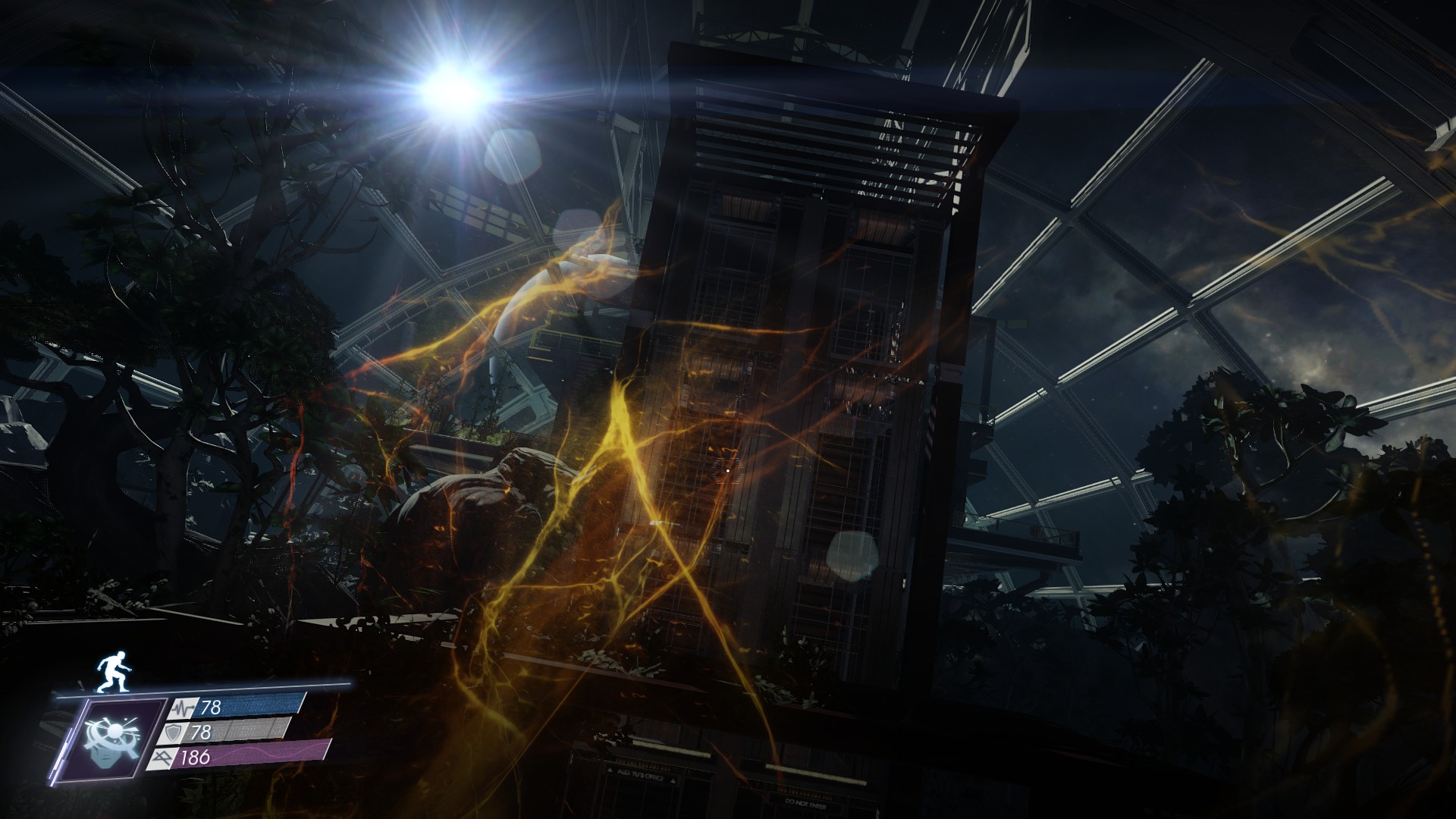1456x819 pixels.
Task: Click the ALEX YU'S OFFICE sign text
Action: pos(642,774)
